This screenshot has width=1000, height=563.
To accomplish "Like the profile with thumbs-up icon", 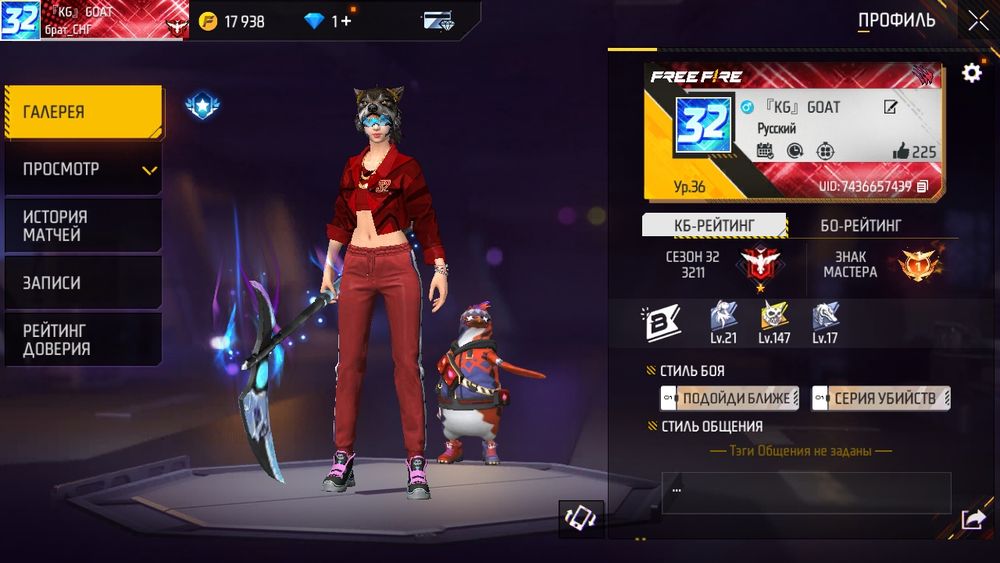I will tap(900, 151).
